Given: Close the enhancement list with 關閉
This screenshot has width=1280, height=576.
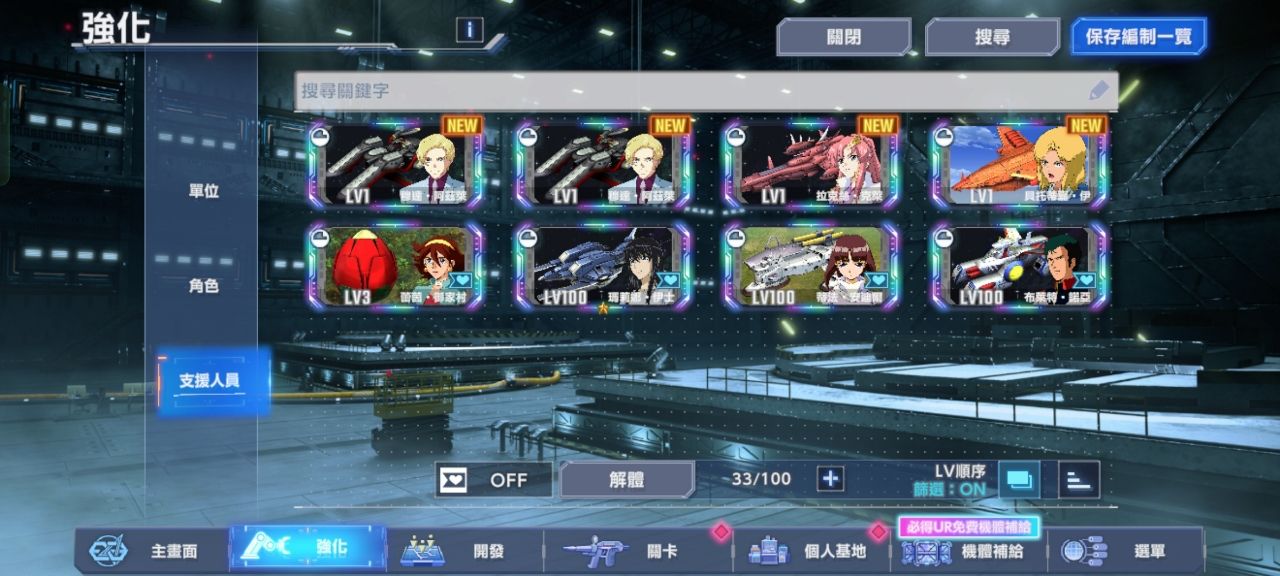Looking at the screenshot, I should (x=843, y=37).
